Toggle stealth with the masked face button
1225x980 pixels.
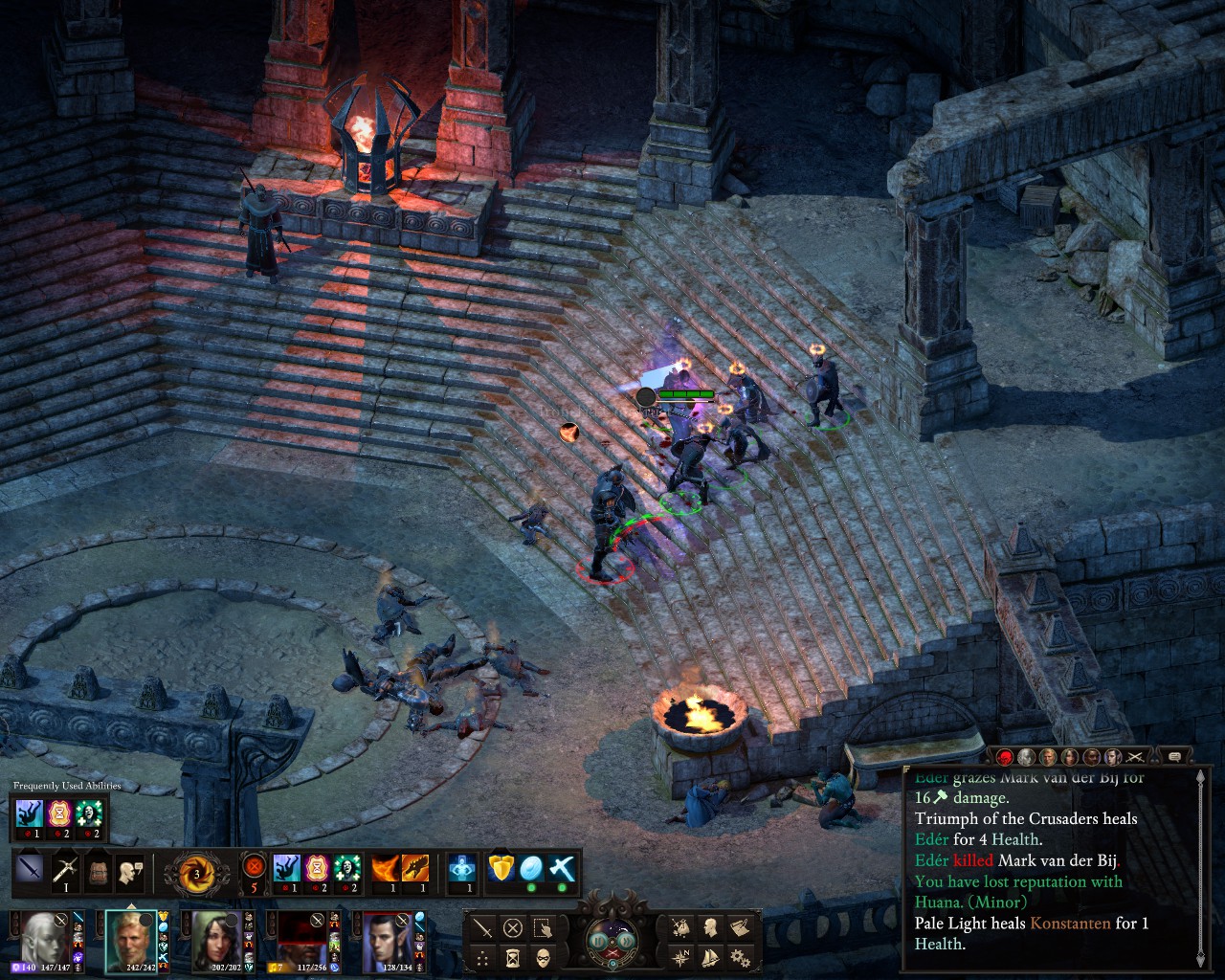543,957
